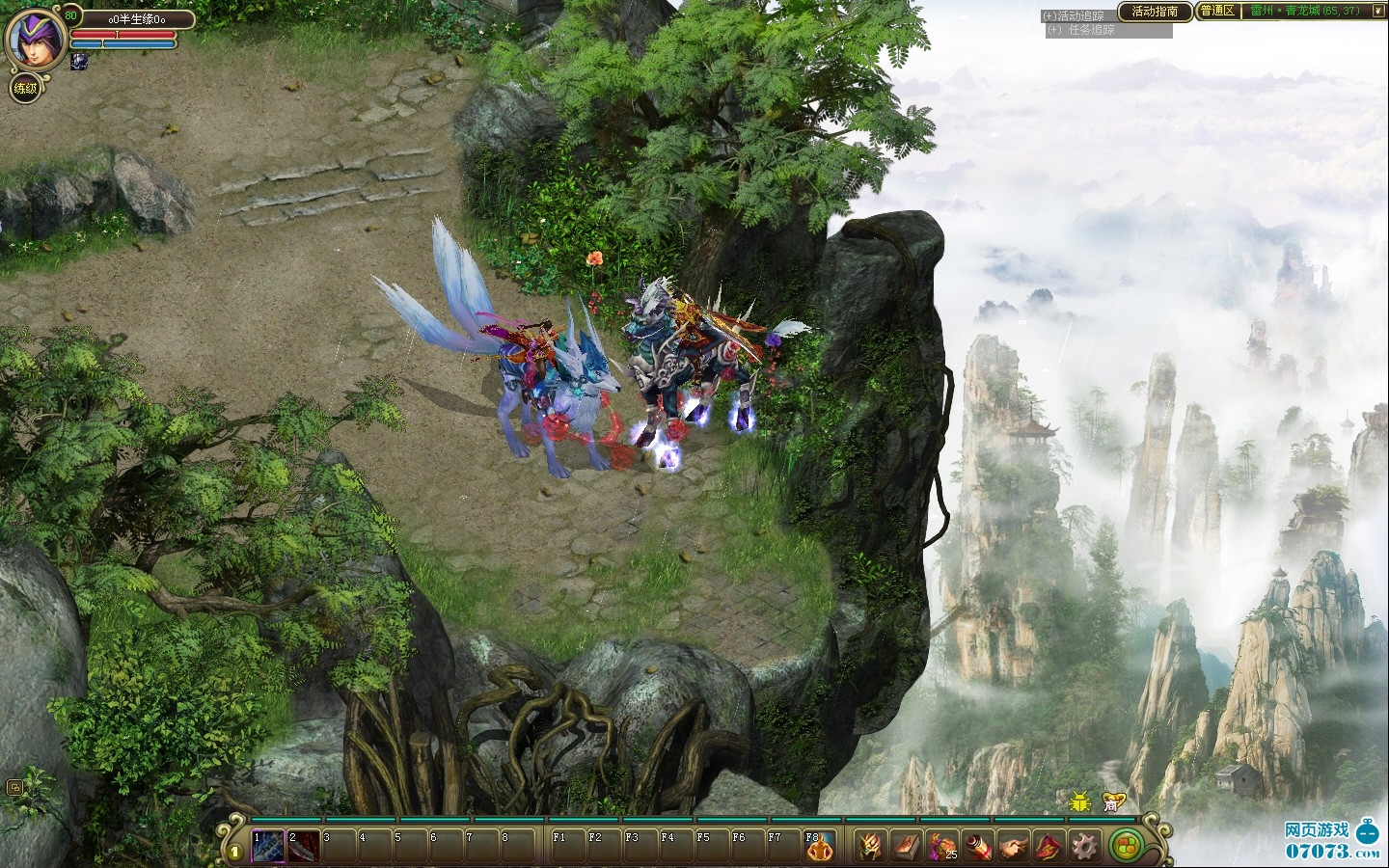The width and height of the screenshot is (1389, 868).
Task: Toggle the 练级 leveling mode button
Action: pyautogui.click(x=25, y=89)
